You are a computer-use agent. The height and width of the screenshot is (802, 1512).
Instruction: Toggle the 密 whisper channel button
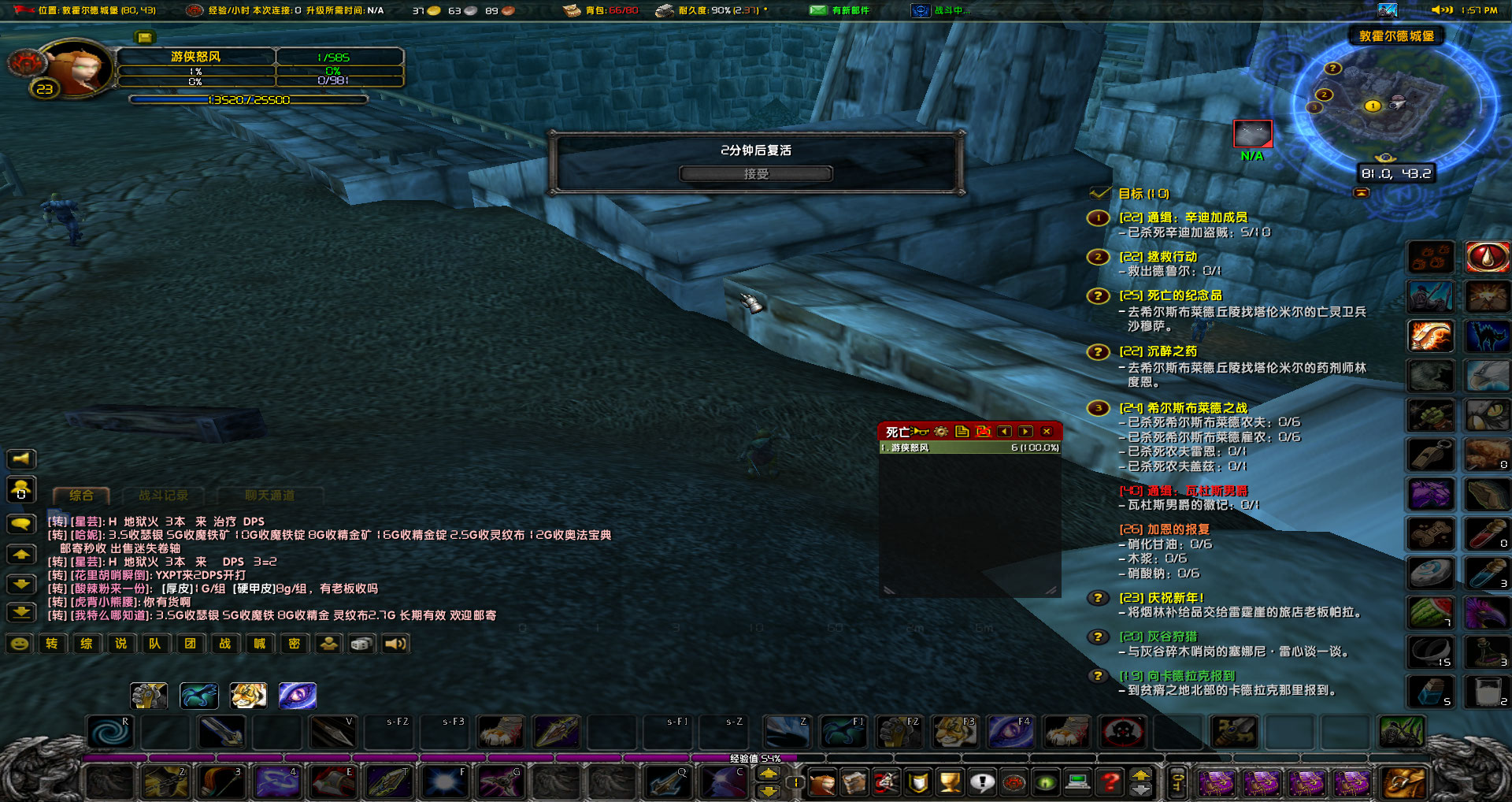coord(293,644)
